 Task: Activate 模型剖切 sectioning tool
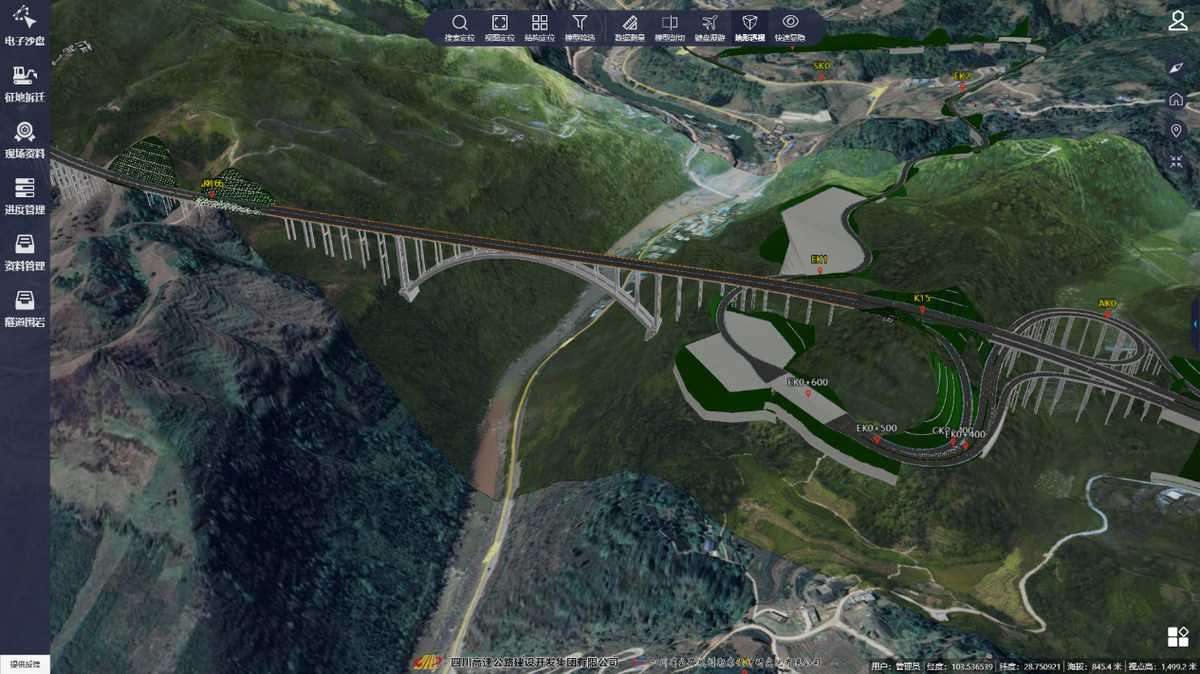point(670,27)
